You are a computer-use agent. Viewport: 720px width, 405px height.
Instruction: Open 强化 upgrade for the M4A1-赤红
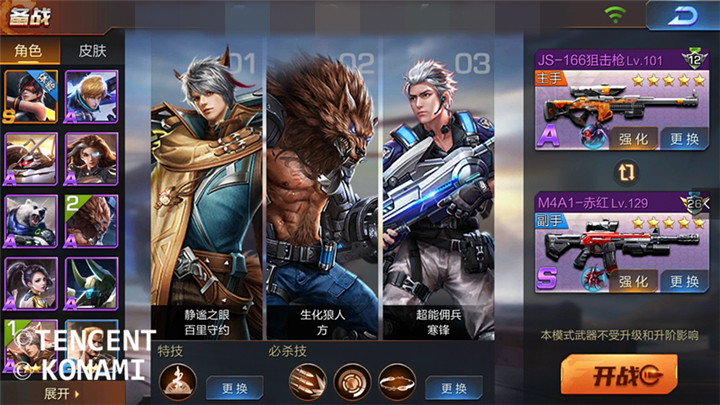[x=632, y=281]
